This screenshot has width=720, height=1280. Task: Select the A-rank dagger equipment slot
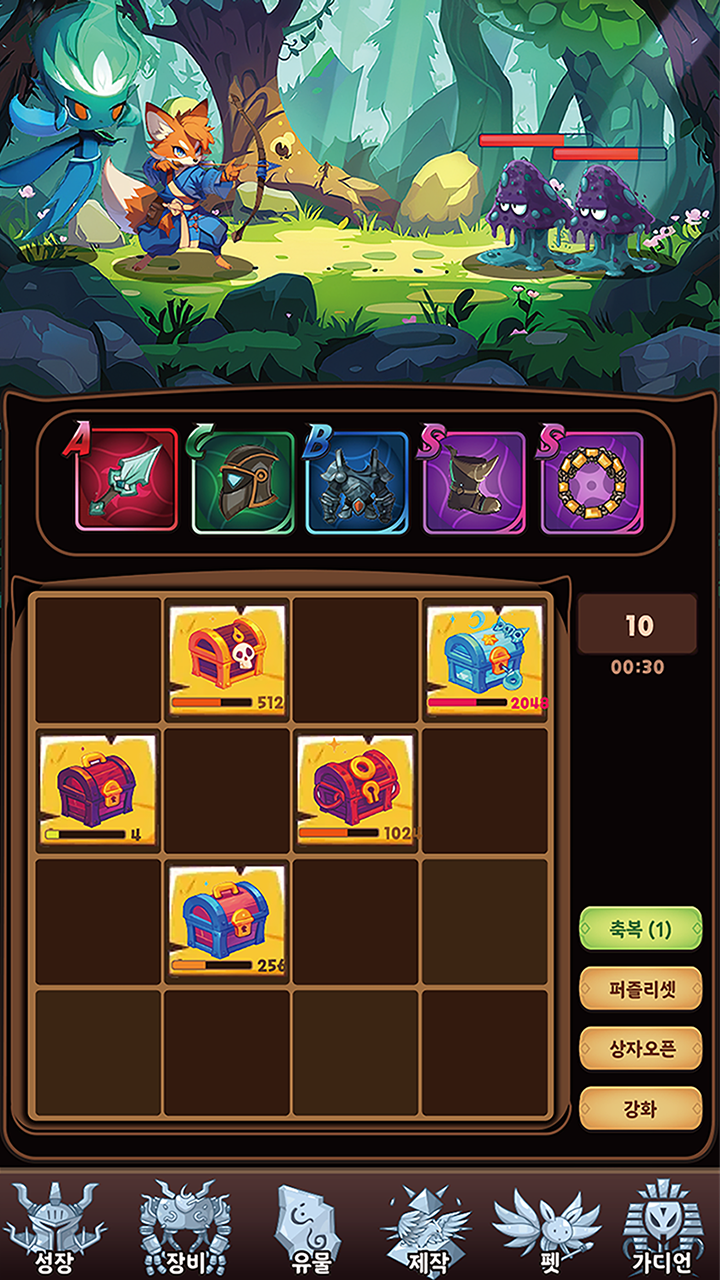point(126,481)
